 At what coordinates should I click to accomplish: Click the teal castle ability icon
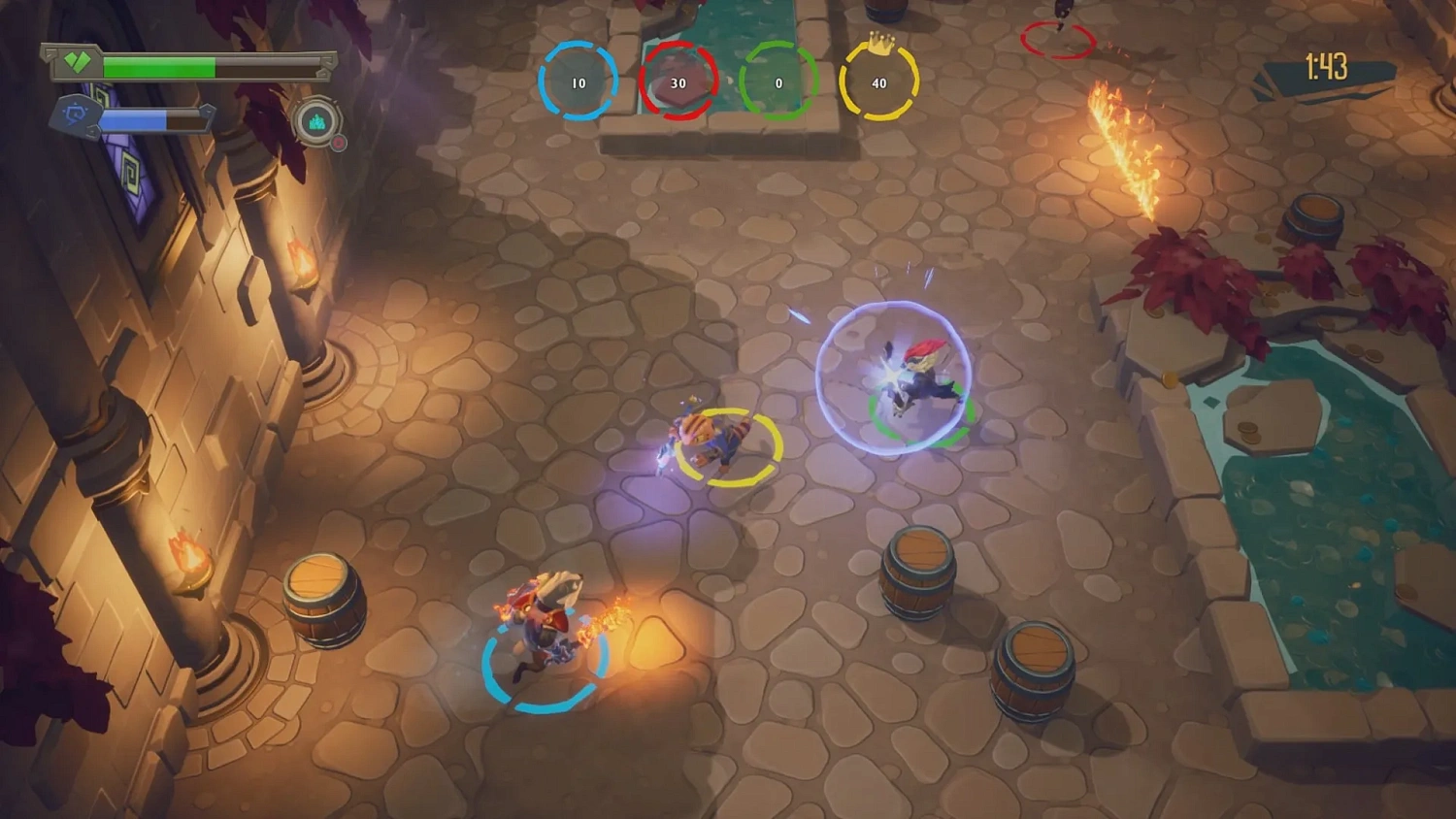317,122
